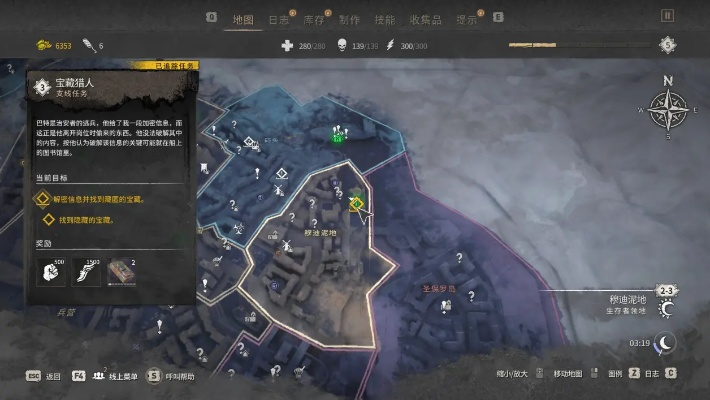
Task: Open the 库存 (Inventory) tab
Action: click(314, 19)
